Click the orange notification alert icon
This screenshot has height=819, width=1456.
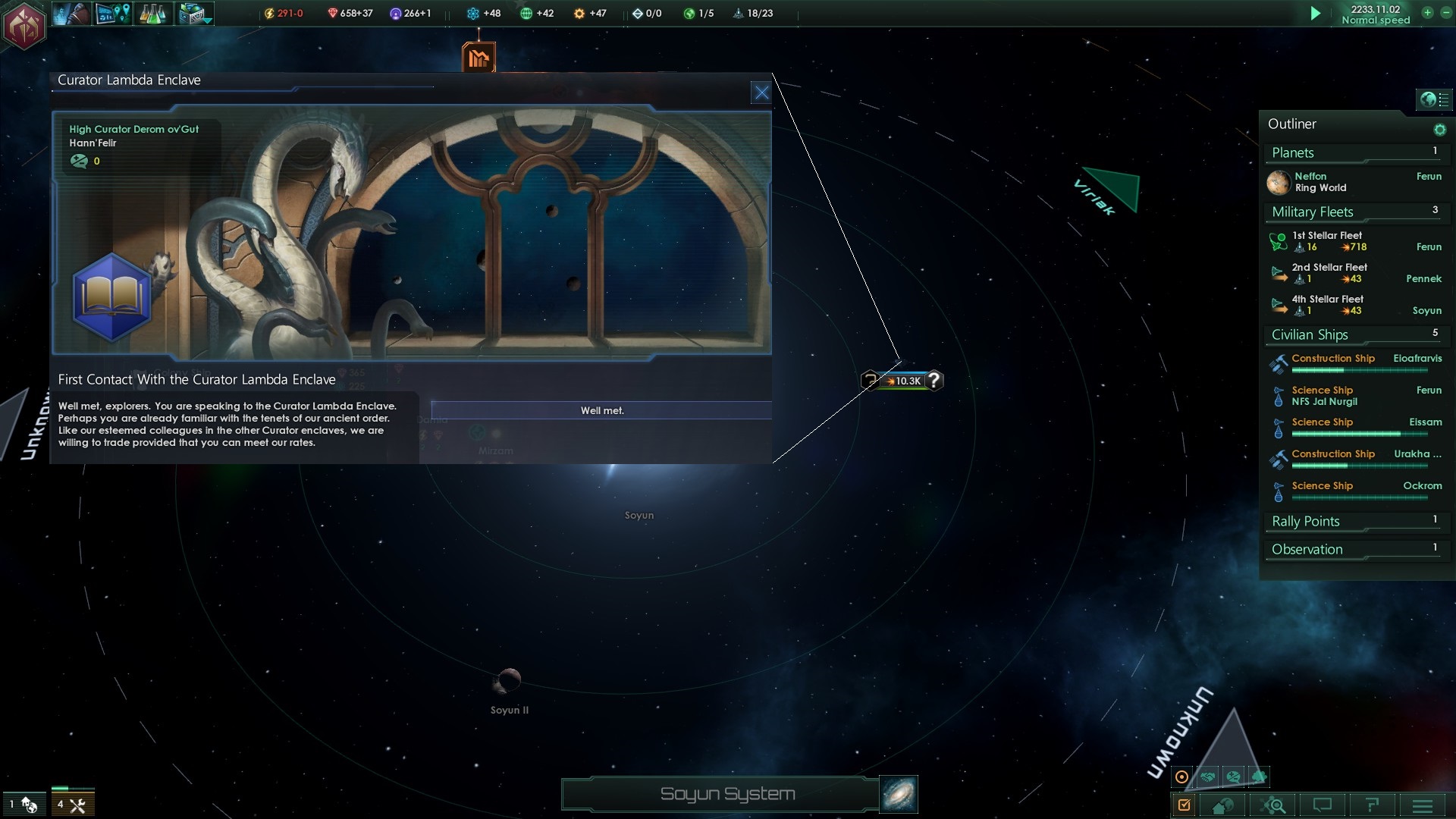[479, 58]
